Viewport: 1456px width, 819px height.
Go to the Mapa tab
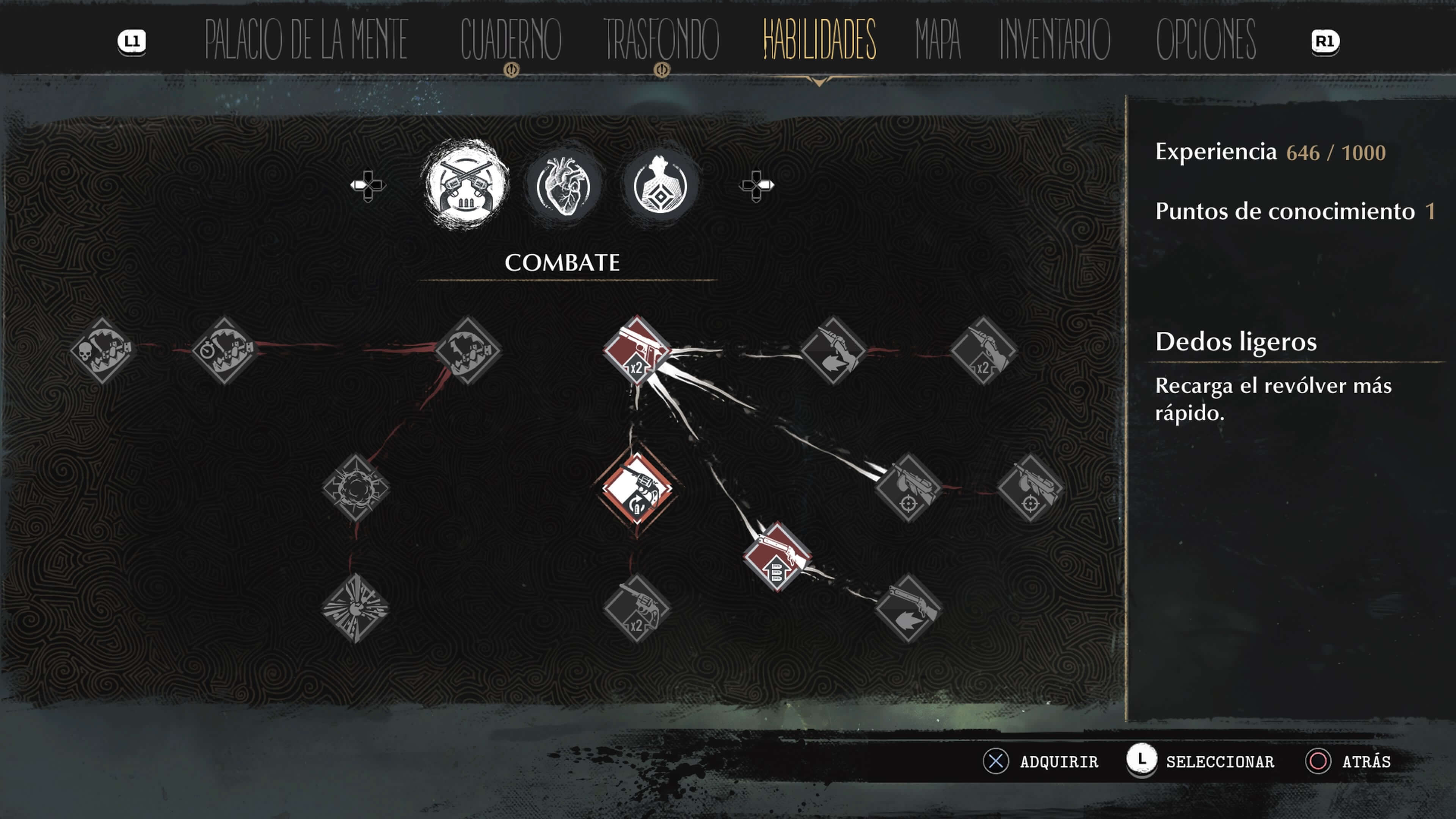tap(938, 39)
